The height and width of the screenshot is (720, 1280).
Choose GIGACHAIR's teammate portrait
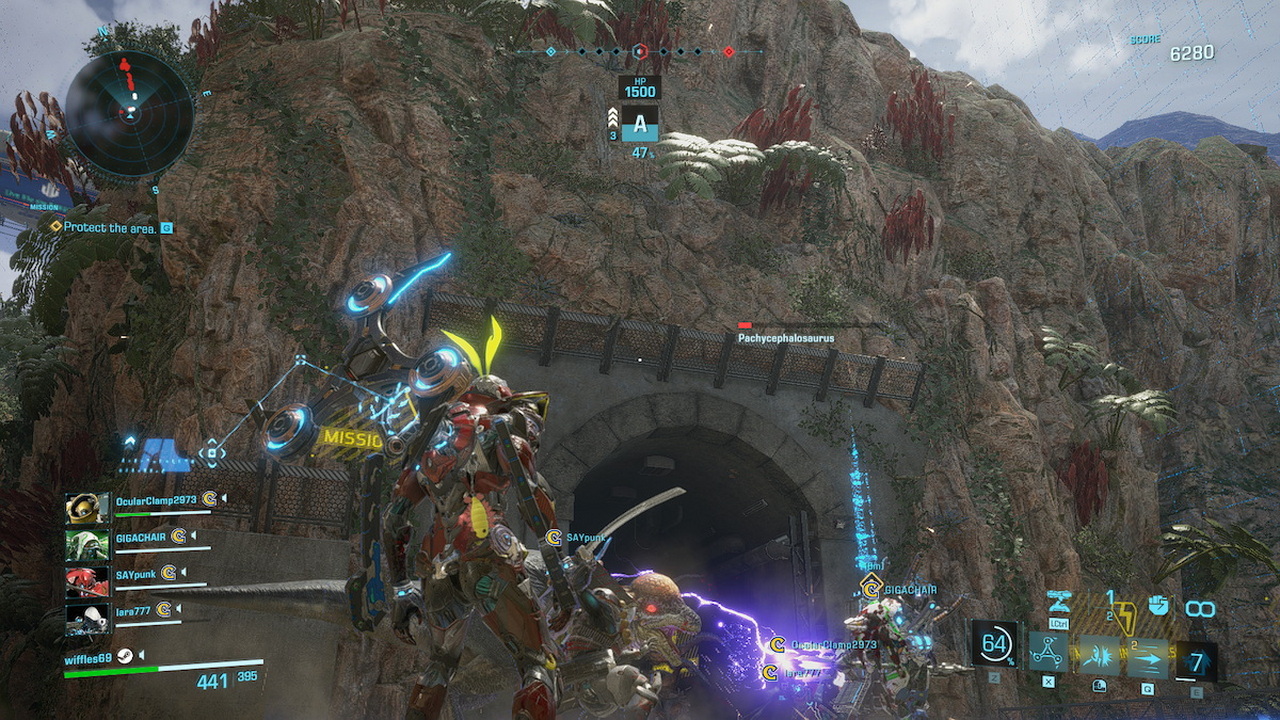(87, 545)
